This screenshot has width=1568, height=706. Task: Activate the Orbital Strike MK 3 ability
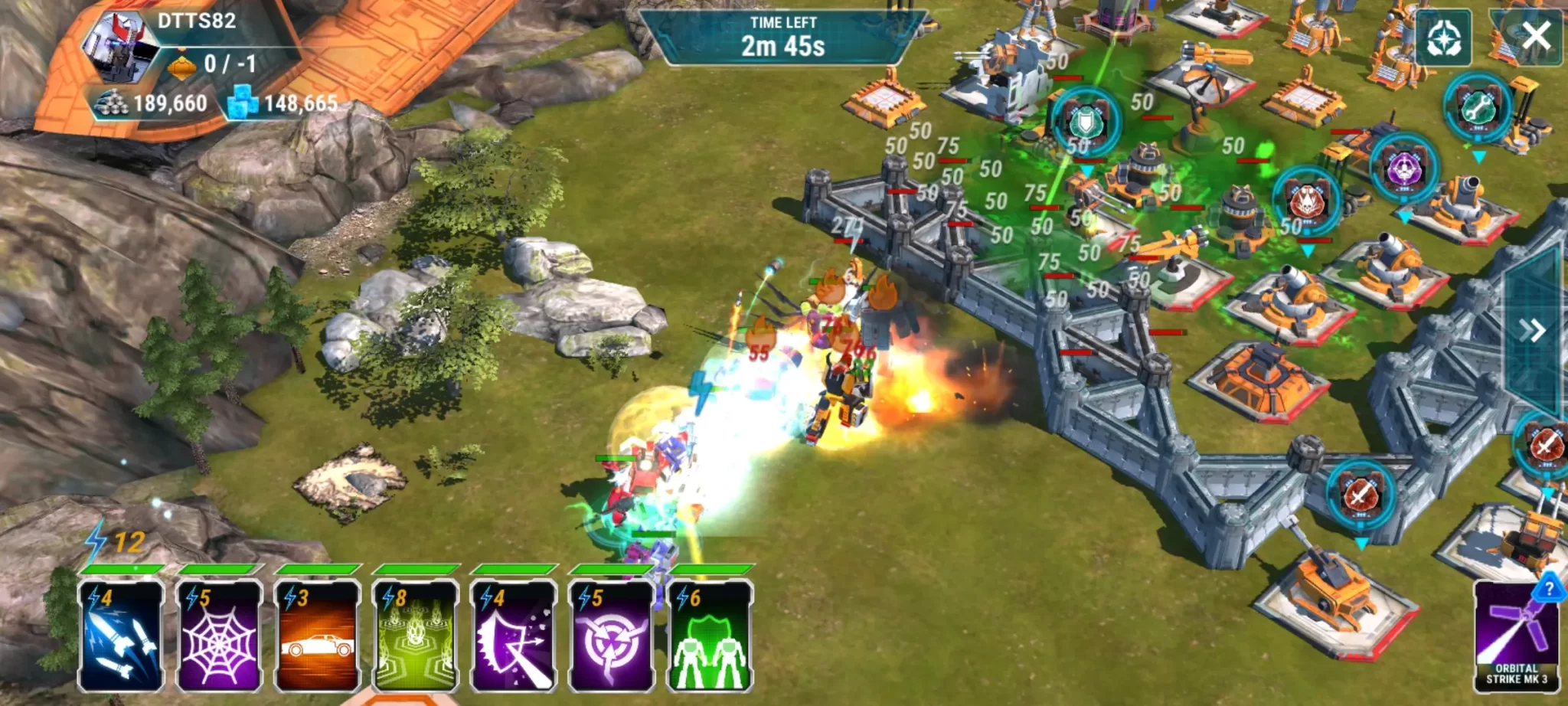(1516, 636)
